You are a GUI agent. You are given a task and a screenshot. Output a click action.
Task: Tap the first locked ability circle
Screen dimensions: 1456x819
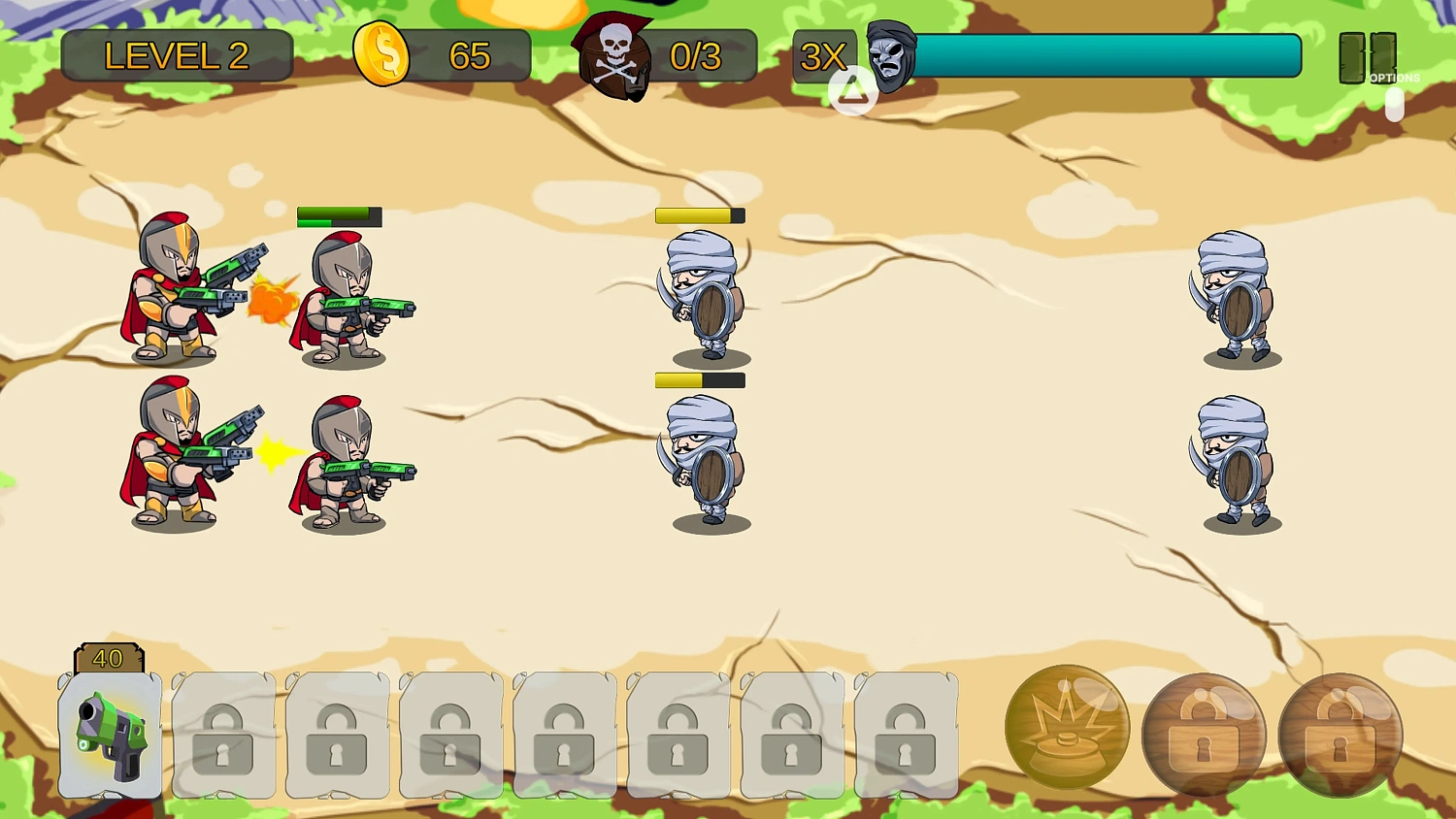point(1204,736)
